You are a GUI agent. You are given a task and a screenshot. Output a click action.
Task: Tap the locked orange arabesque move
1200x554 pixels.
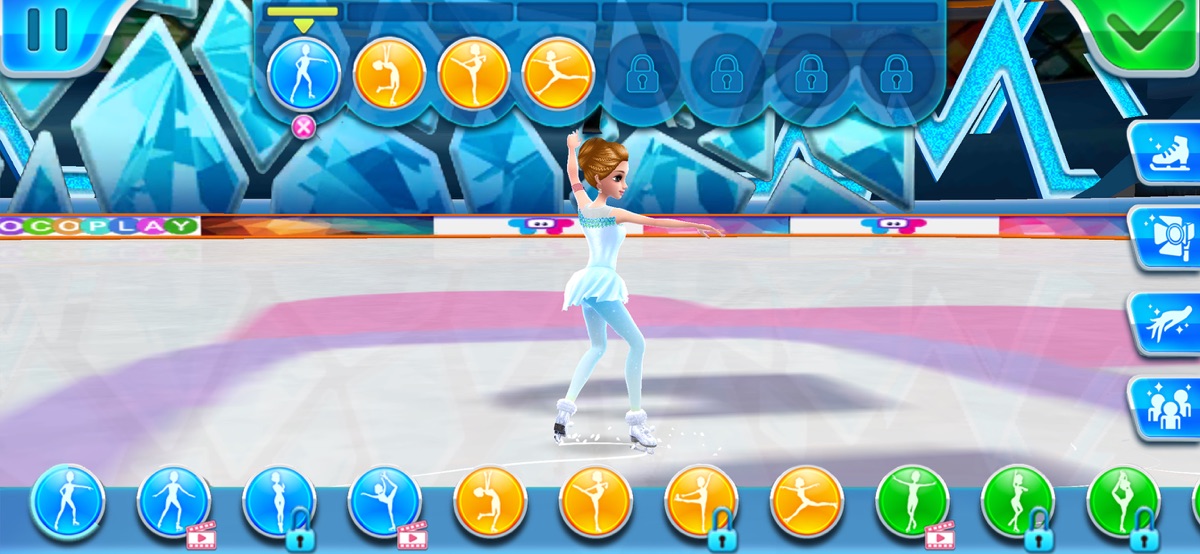[702, 502]
